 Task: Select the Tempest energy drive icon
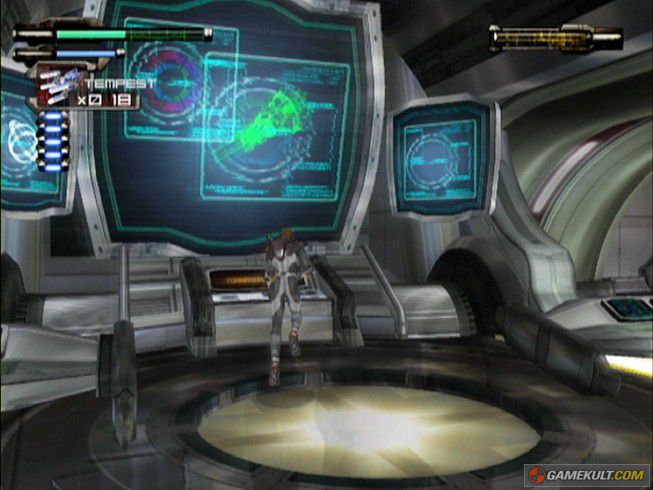(x=58, y=87)
